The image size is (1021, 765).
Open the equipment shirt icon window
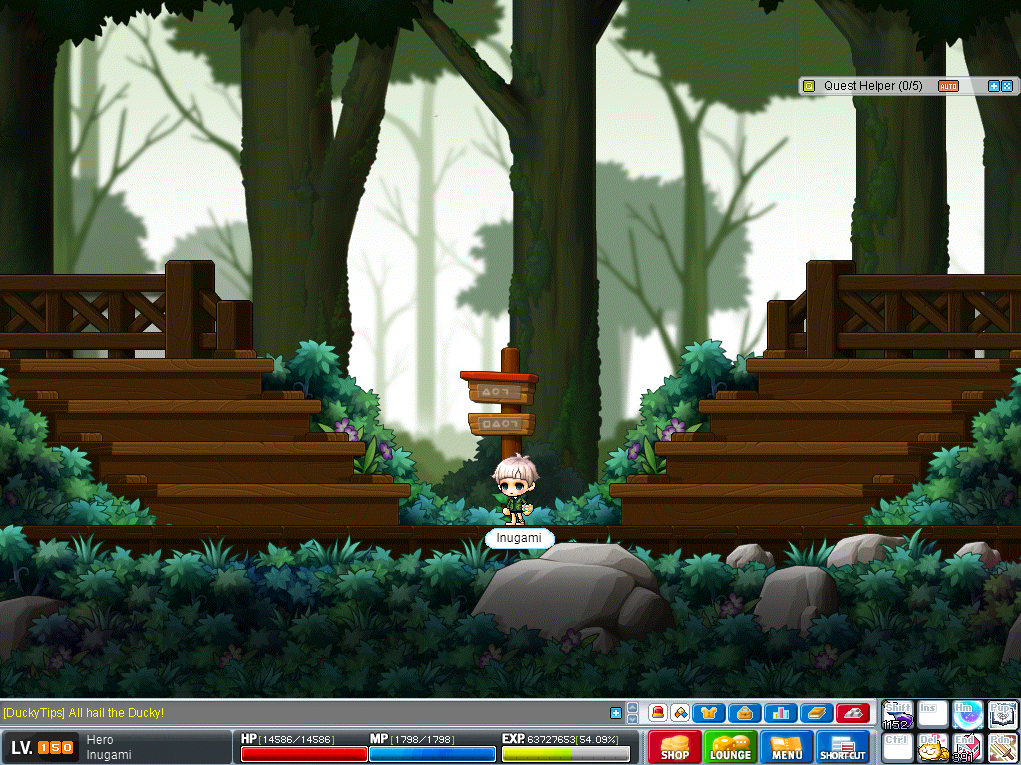pos(709,713)
